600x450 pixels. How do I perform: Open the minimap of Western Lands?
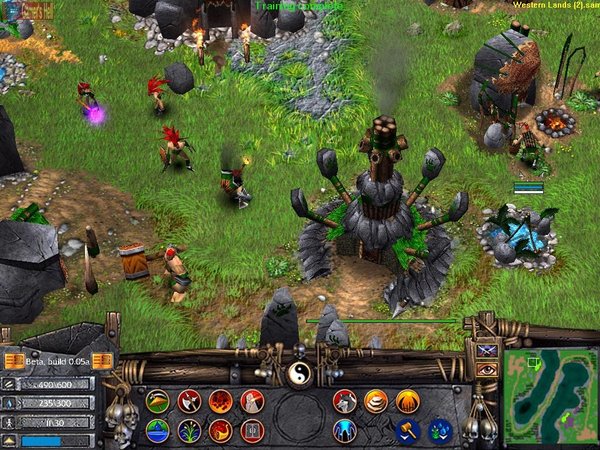pos(551,397)
